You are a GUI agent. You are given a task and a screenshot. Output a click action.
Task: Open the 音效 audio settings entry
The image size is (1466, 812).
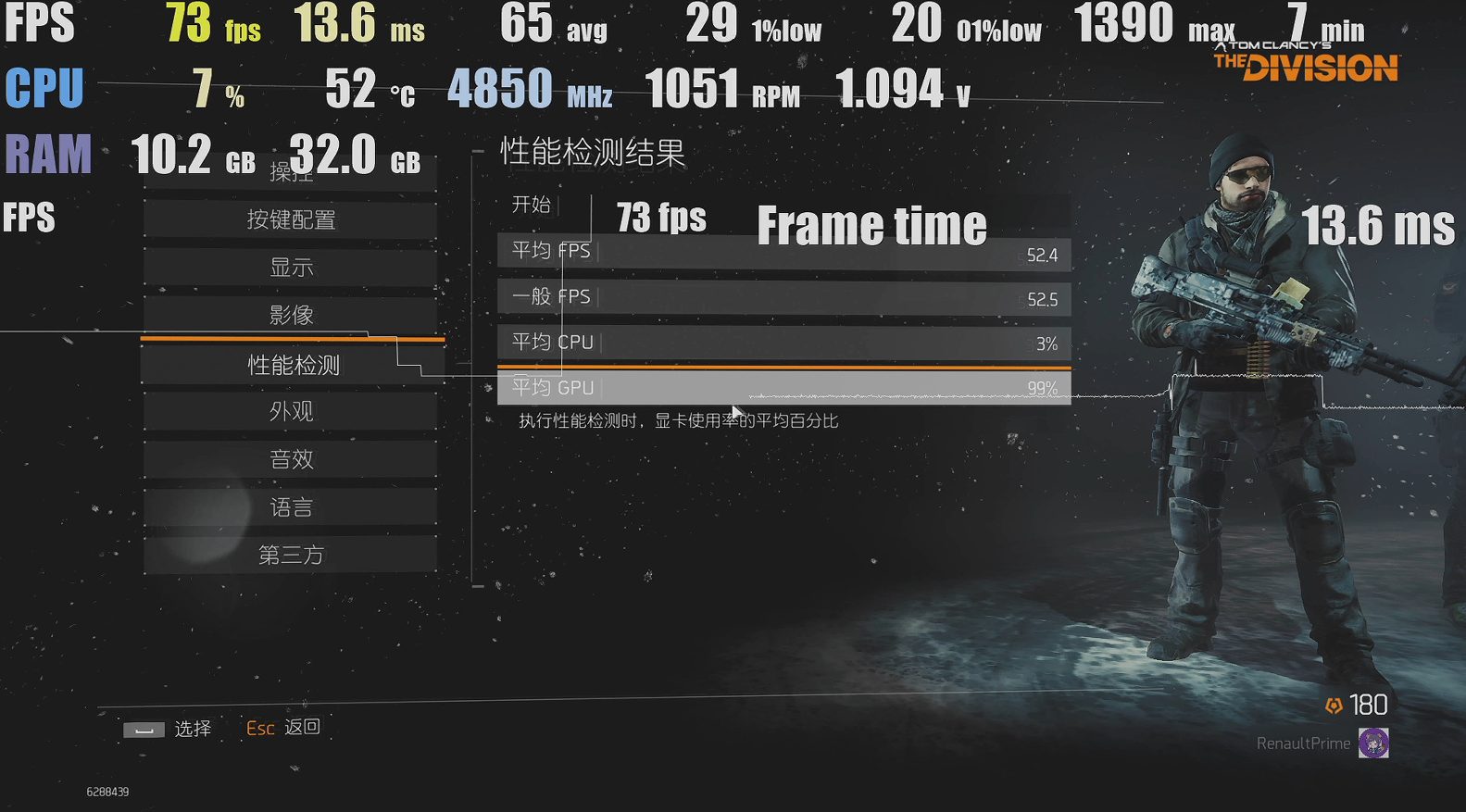(291, 458)
